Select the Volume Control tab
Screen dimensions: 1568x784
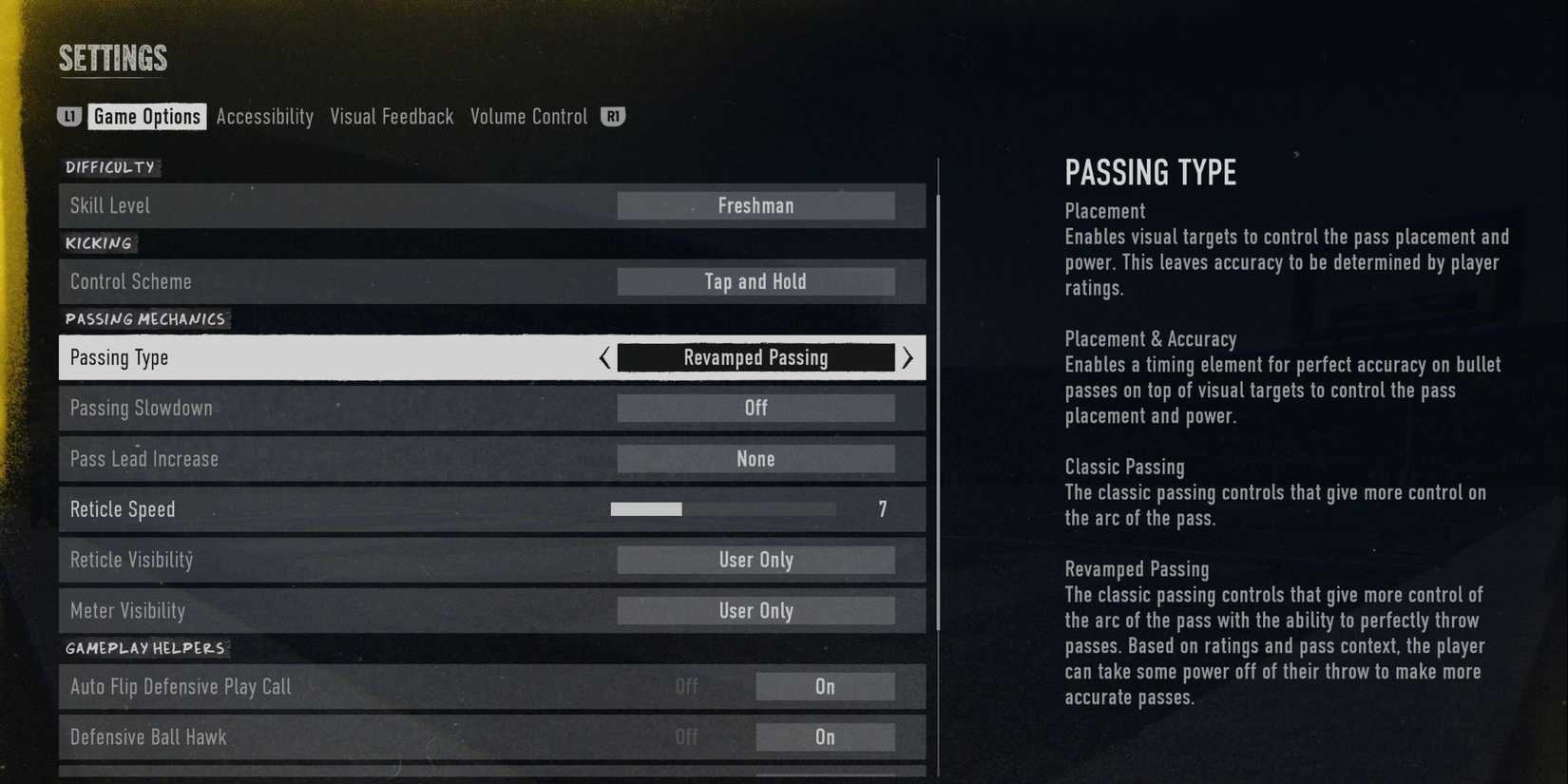[x=528, y=116]
